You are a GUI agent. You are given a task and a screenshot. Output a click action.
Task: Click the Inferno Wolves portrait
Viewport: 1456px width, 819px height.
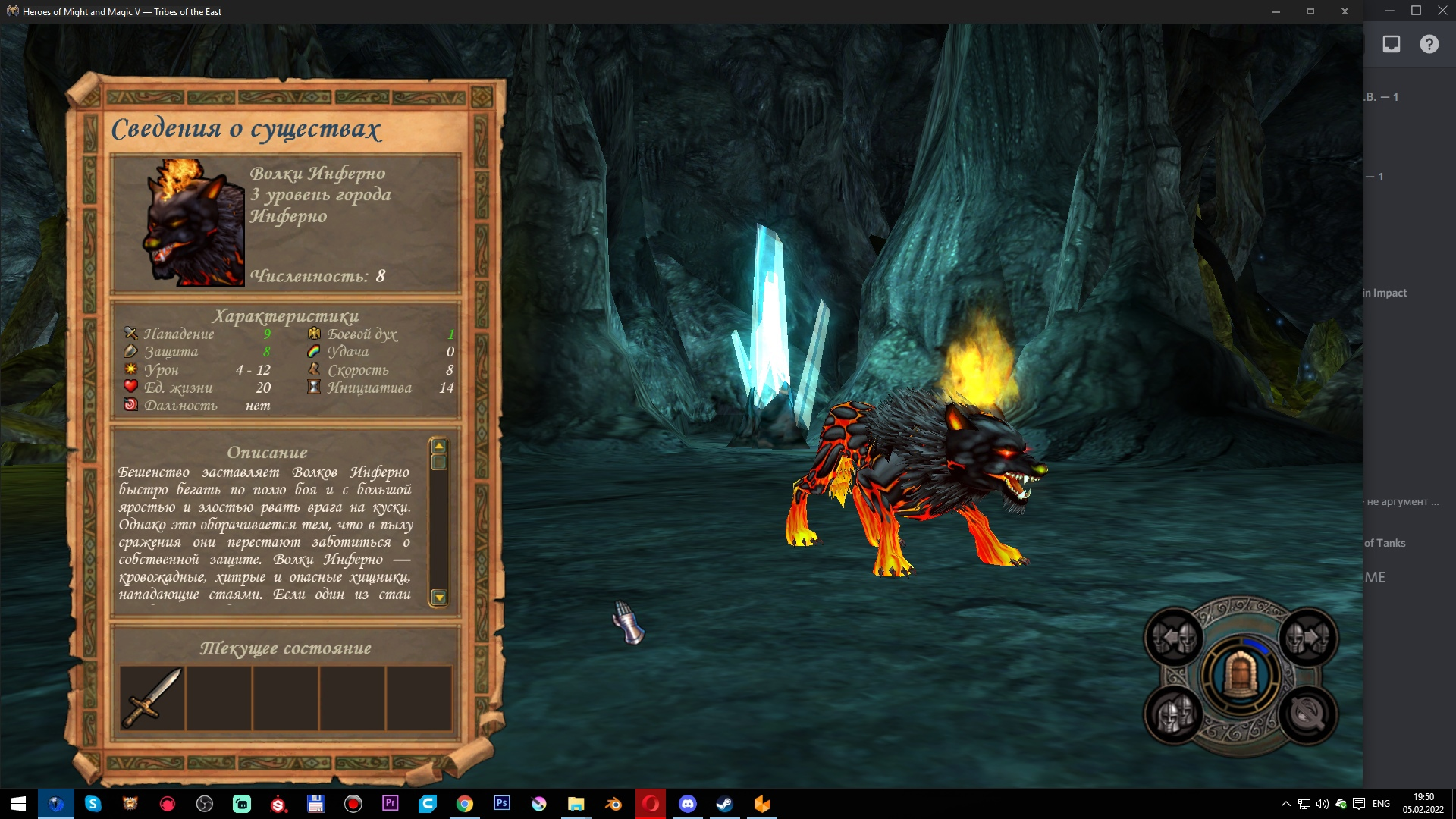tap(194, 222)
